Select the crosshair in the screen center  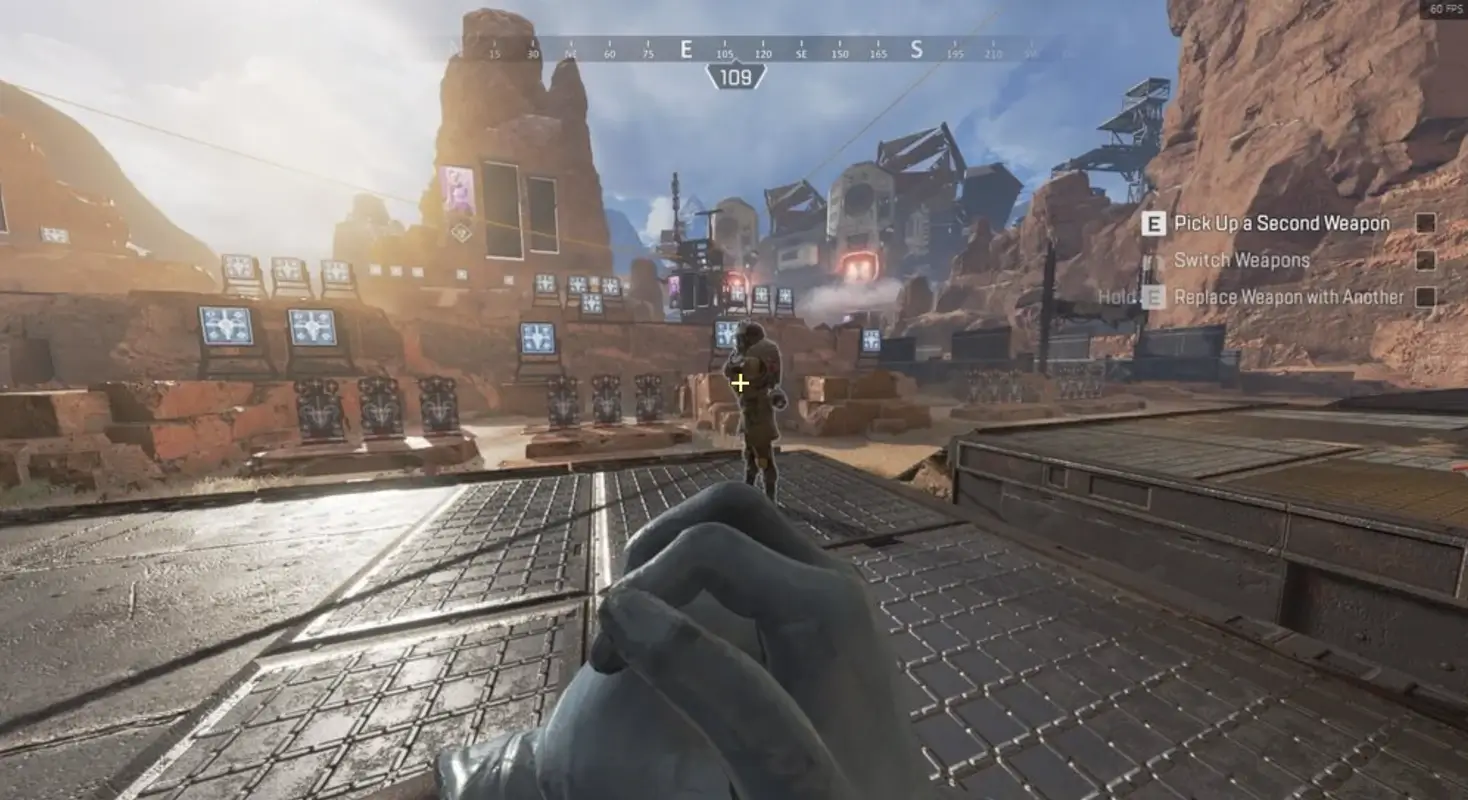(x=740, y=381)
